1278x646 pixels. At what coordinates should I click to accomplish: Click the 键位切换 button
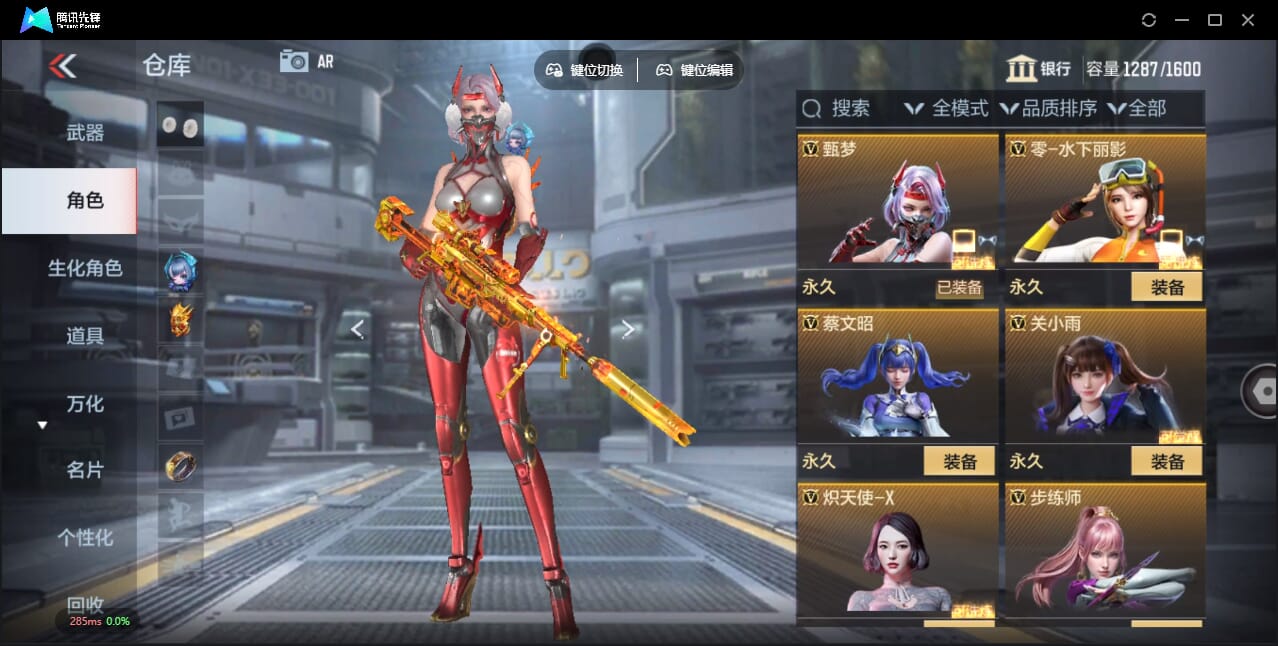[585, 70]
